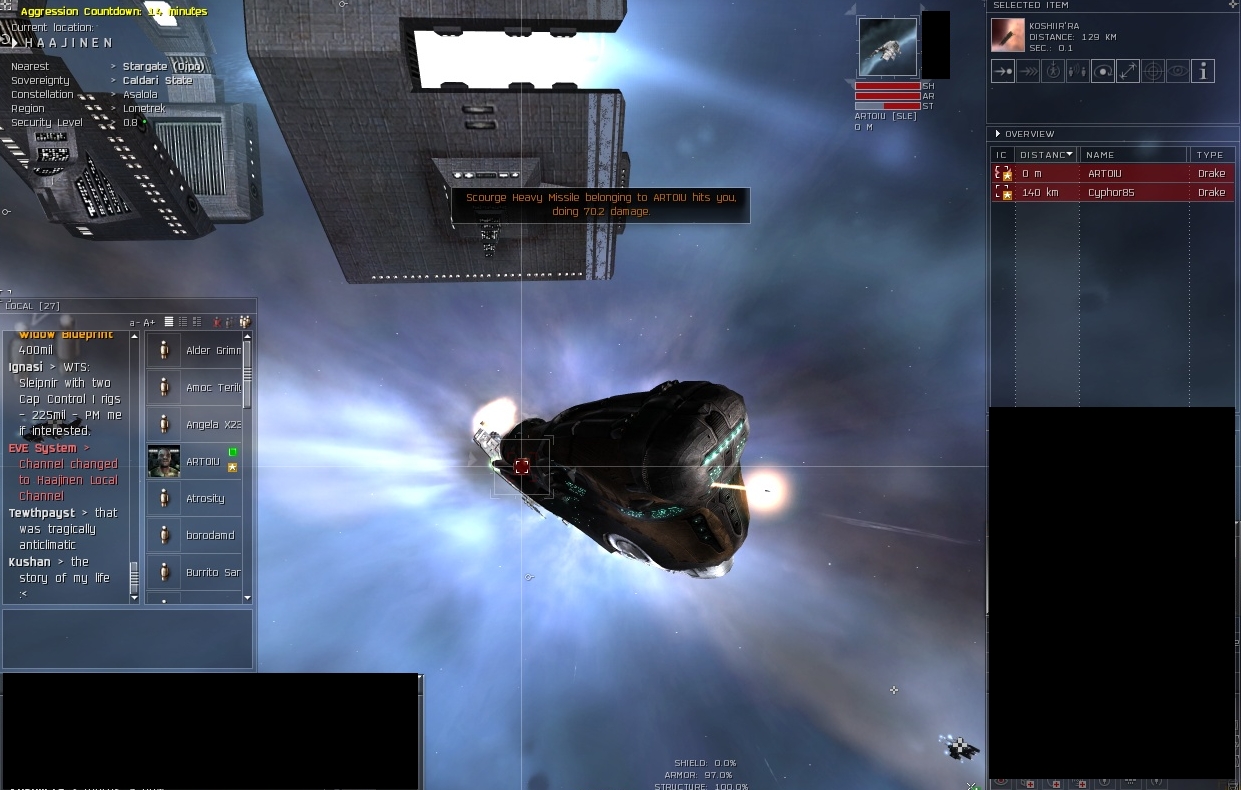Expand the Overview header arrow
Image resolution: width=1241 pixels, height=790 pixels.
[x=998, y=134]
